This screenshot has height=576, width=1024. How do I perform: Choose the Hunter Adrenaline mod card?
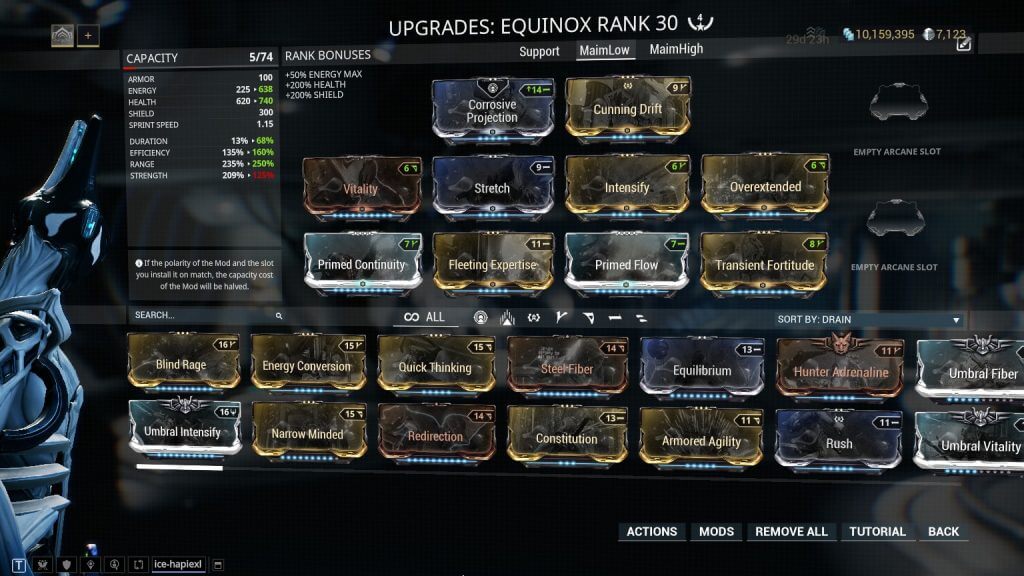[x=840, y=371]
